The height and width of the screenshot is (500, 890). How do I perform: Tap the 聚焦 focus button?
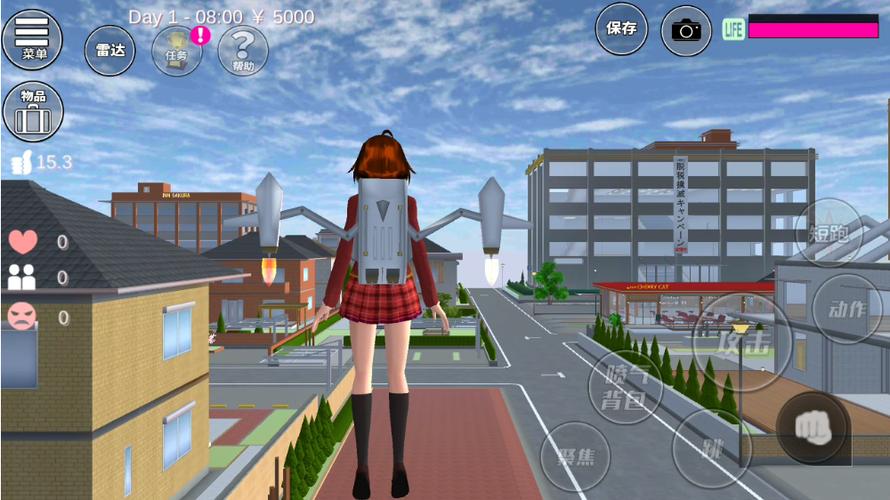point(575,456)
